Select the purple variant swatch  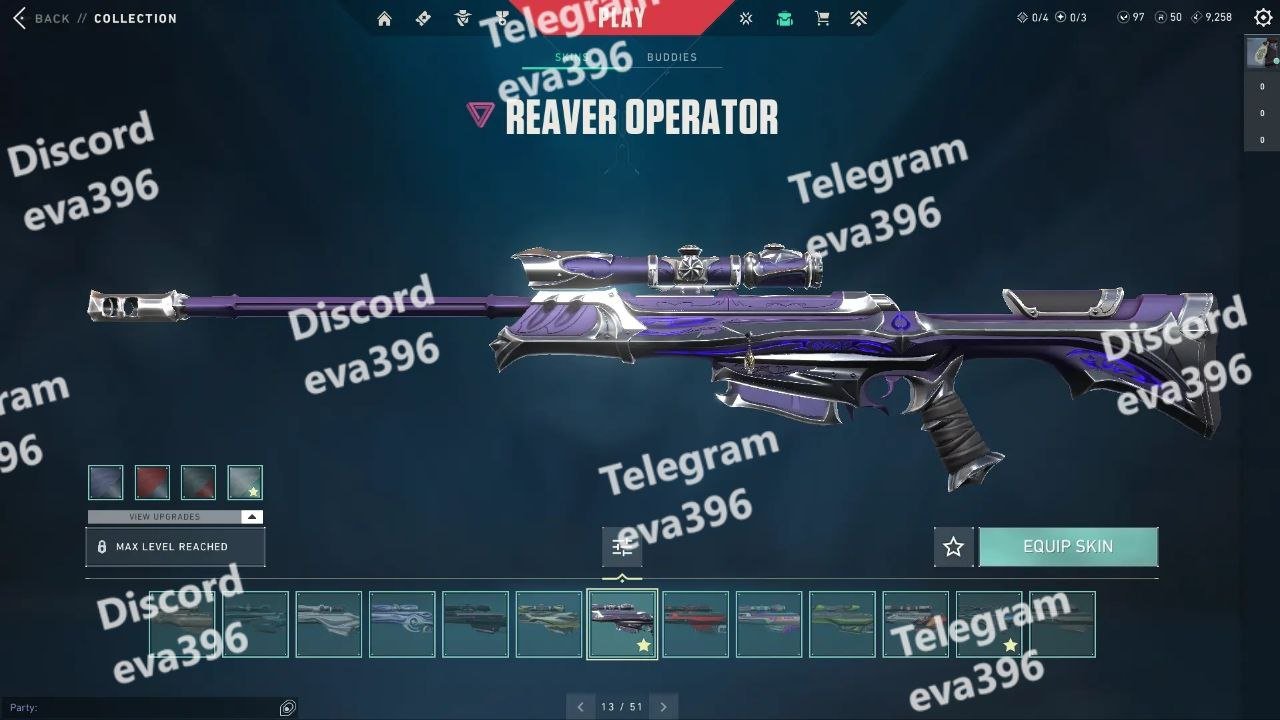tap(106, 482)
